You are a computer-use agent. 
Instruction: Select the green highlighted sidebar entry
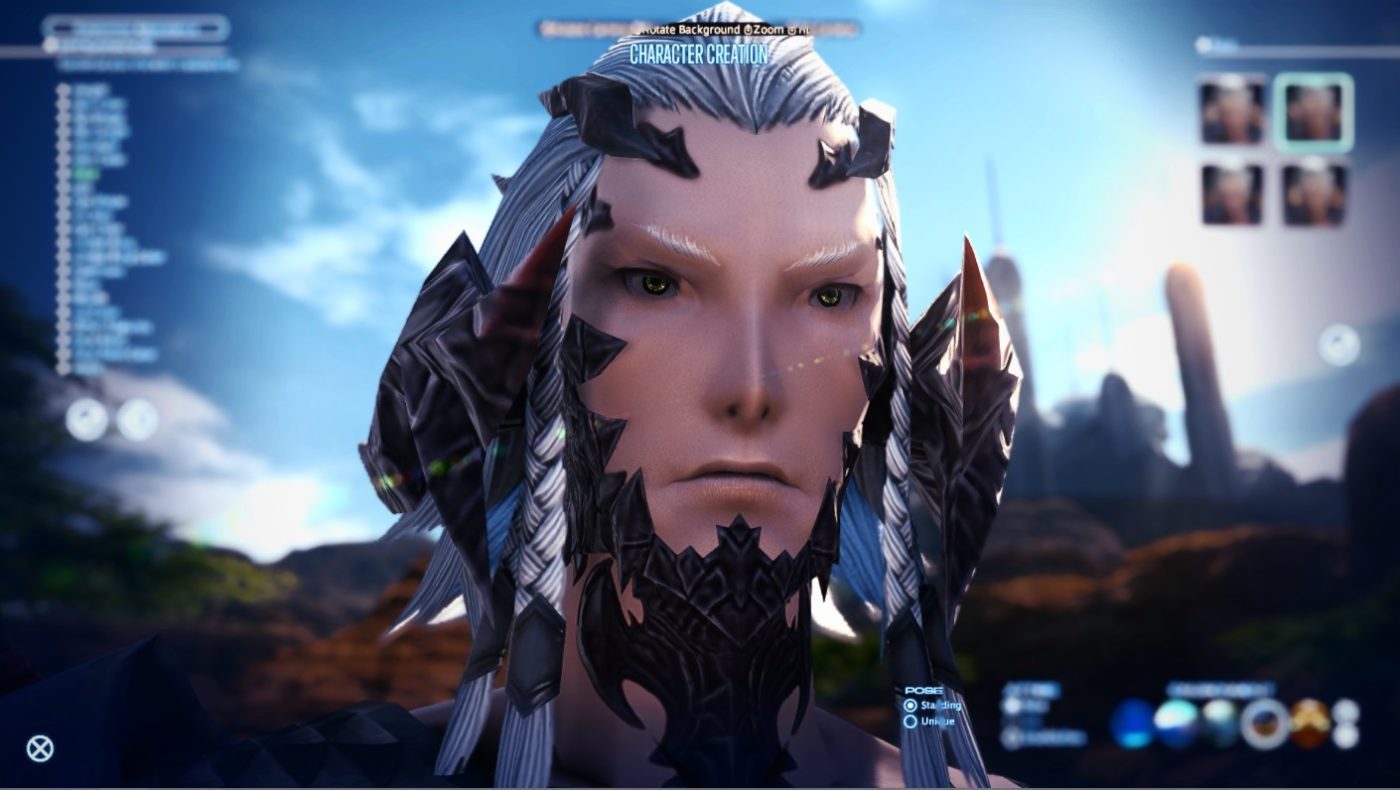pos(85,171)
